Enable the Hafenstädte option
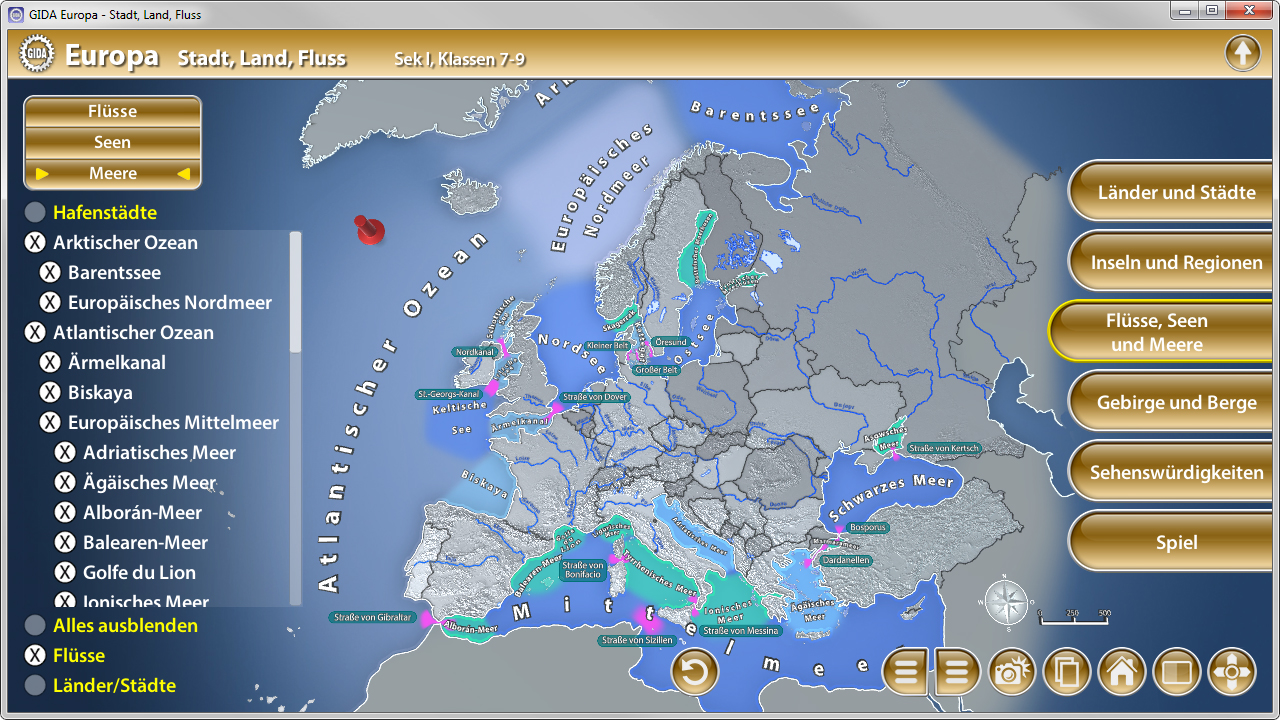 pos(35,212)
